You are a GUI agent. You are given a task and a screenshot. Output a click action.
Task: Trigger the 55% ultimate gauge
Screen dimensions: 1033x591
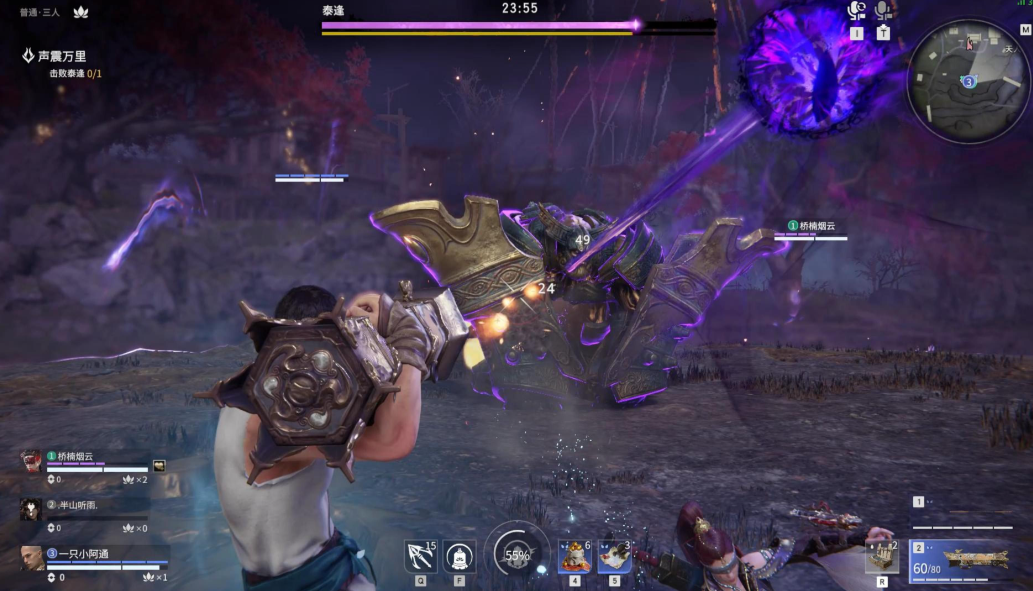(x=517, y=555)
